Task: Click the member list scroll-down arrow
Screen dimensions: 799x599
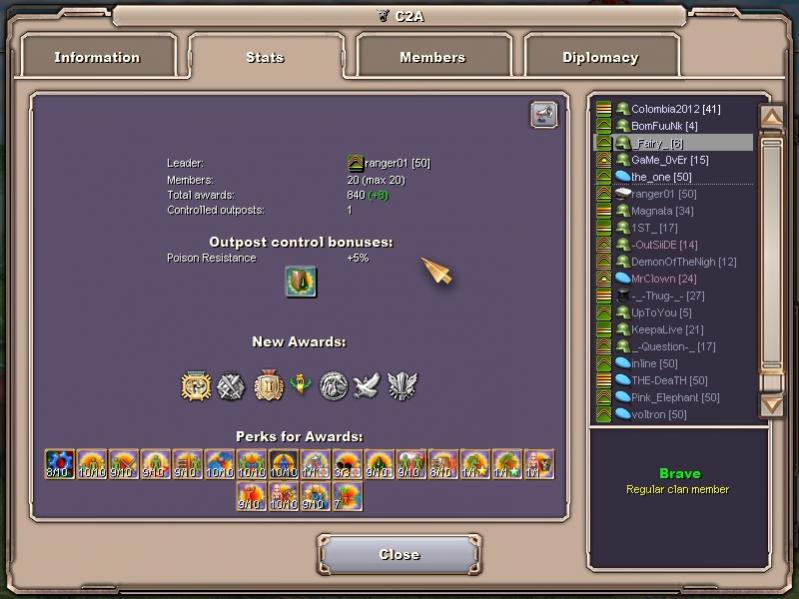Action: (772, 404)
